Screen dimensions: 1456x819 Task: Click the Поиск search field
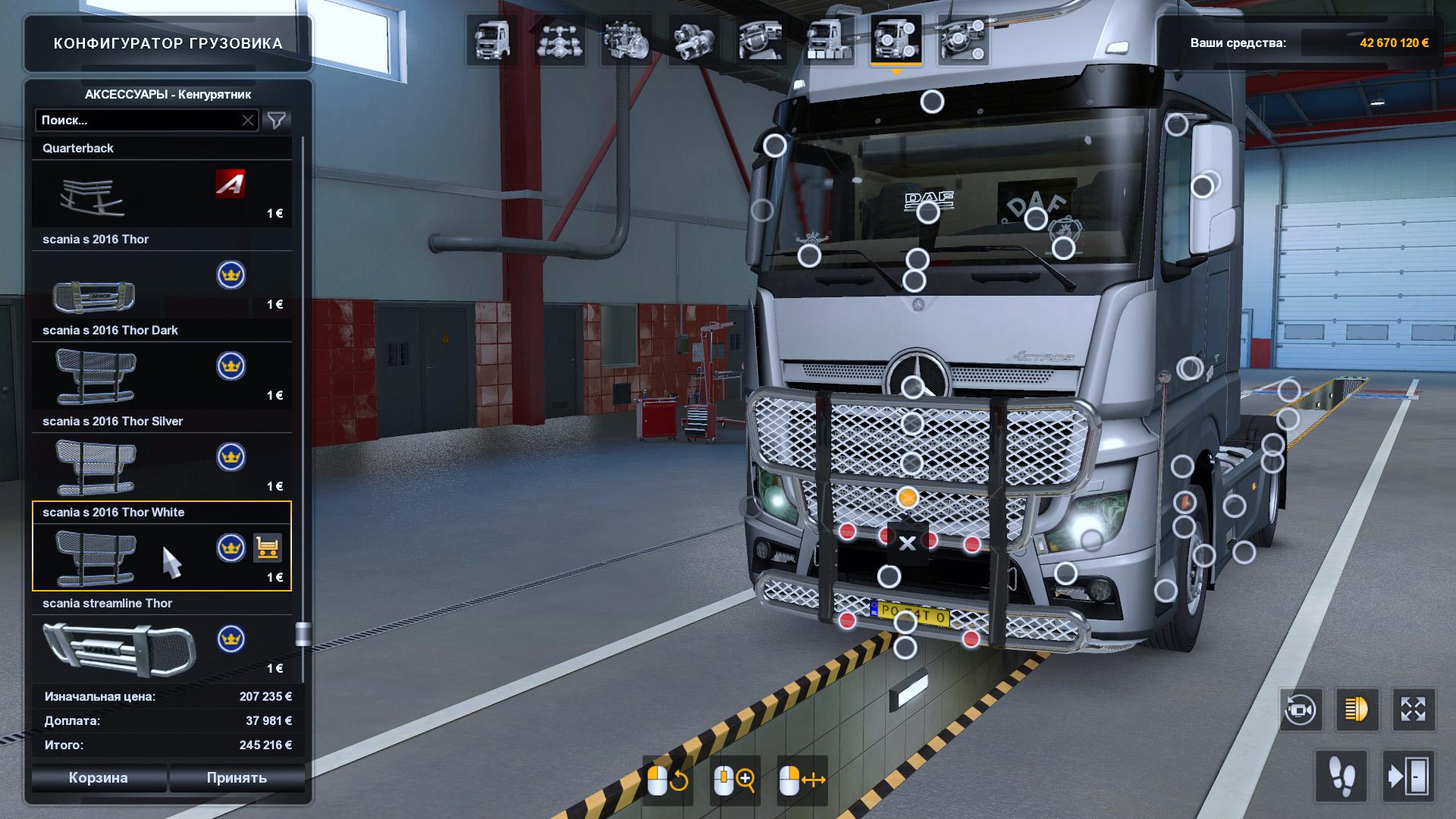[x=140, y=121]
